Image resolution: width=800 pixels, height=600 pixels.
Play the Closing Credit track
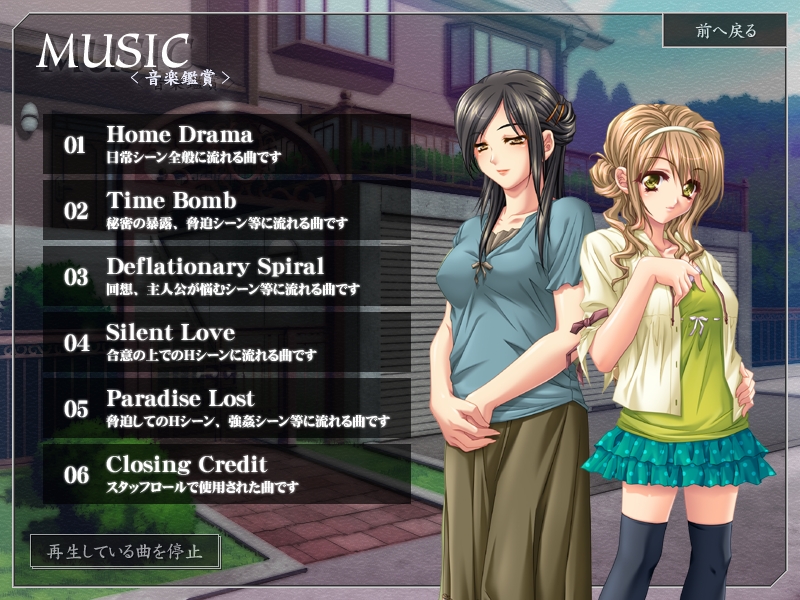tap(227, 473)
